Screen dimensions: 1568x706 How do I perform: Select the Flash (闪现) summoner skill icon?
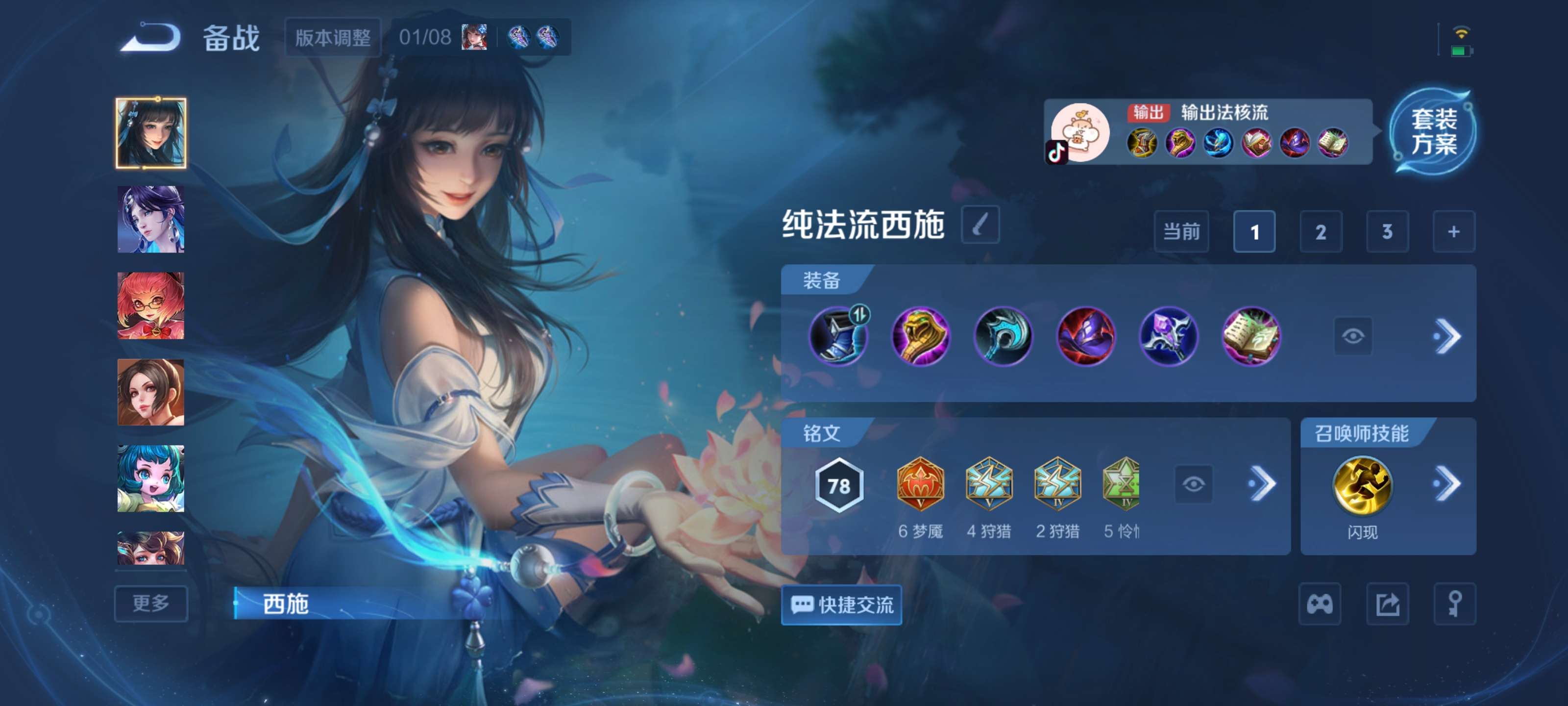1364,484
